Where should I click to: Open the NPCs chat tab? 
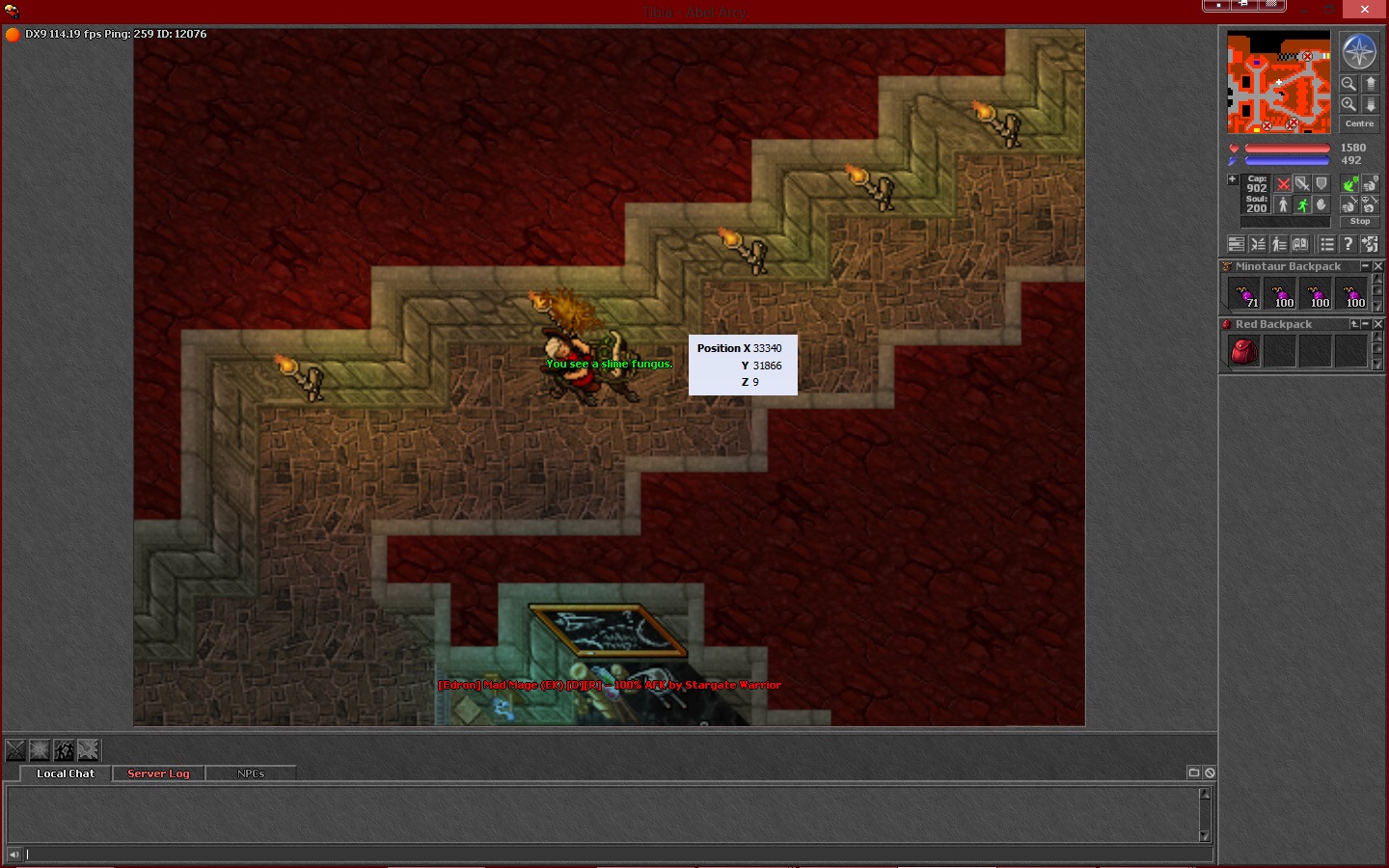[x=251, y=773]
